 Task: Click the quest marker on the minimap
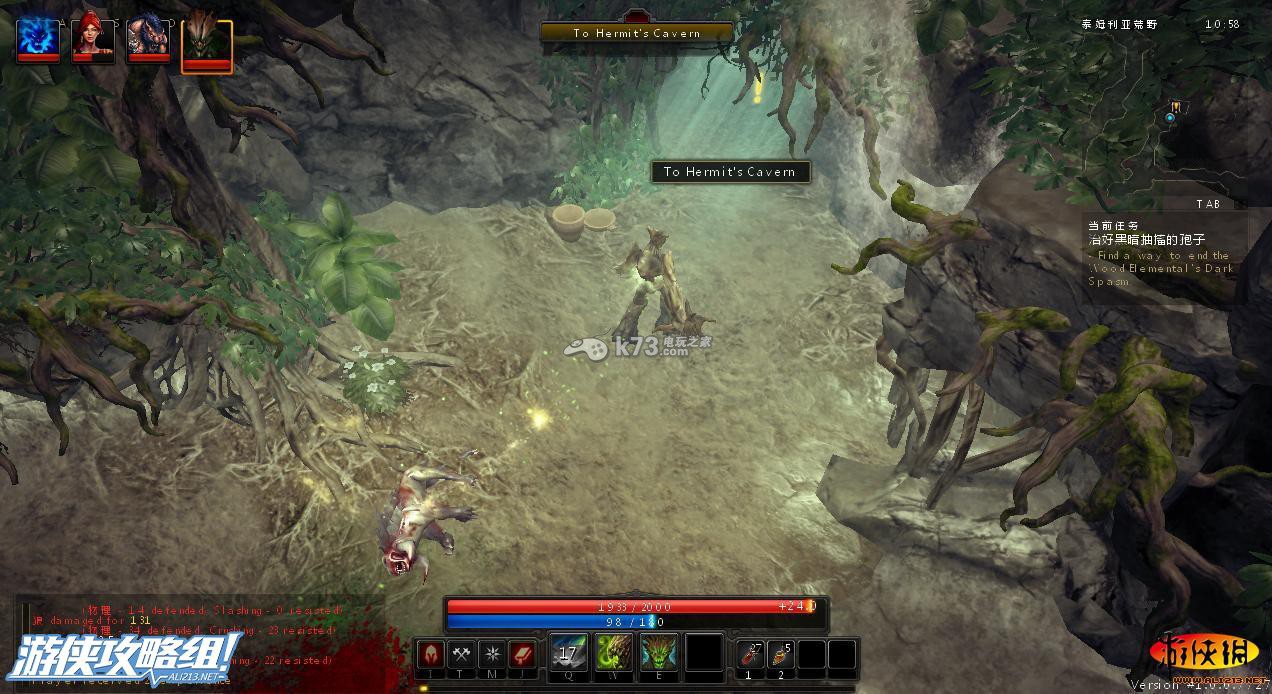coord(1176,107)
